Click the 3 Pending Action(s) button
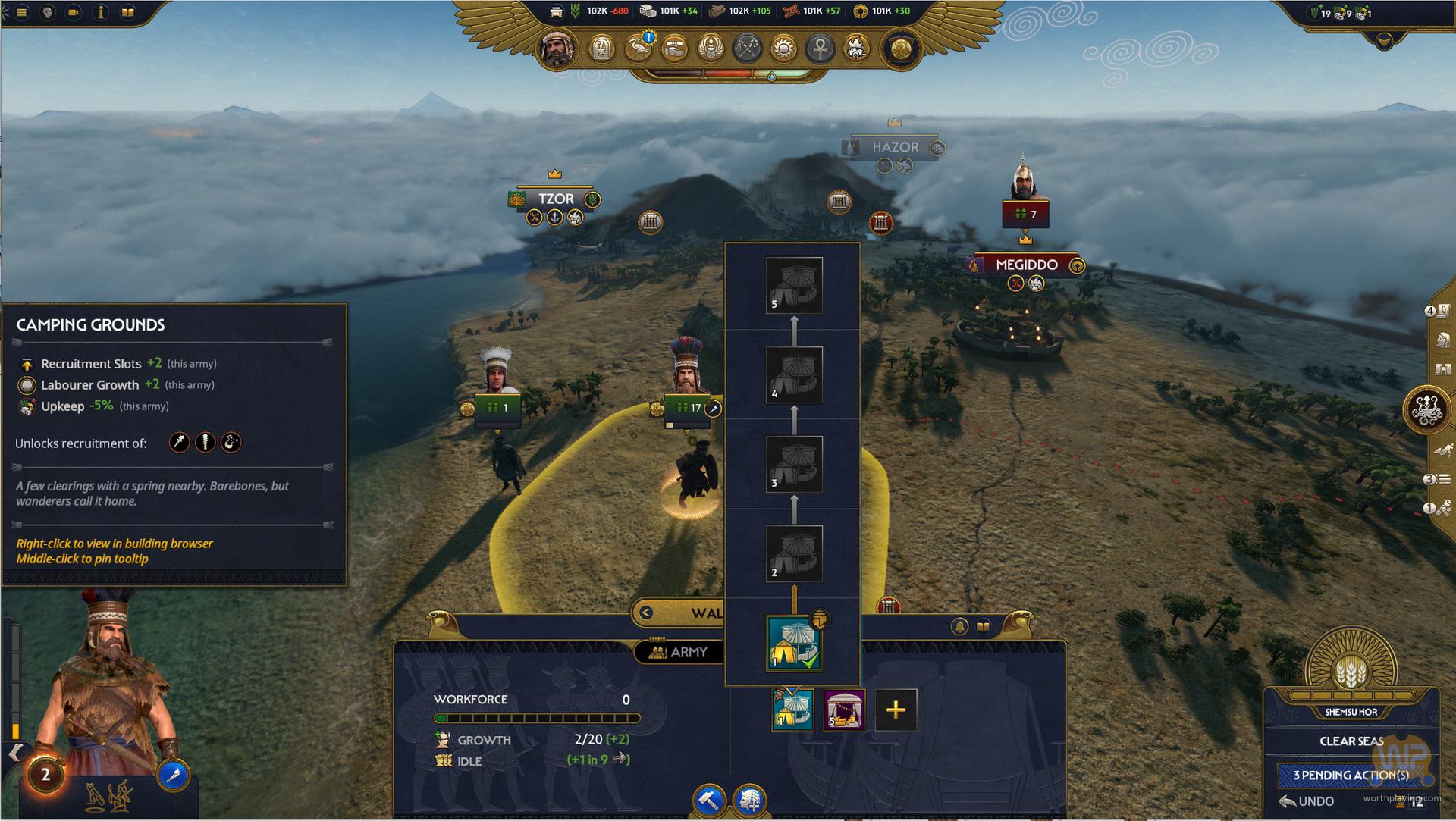This screenshot has height=821, width=1456. click(1351, 775)
